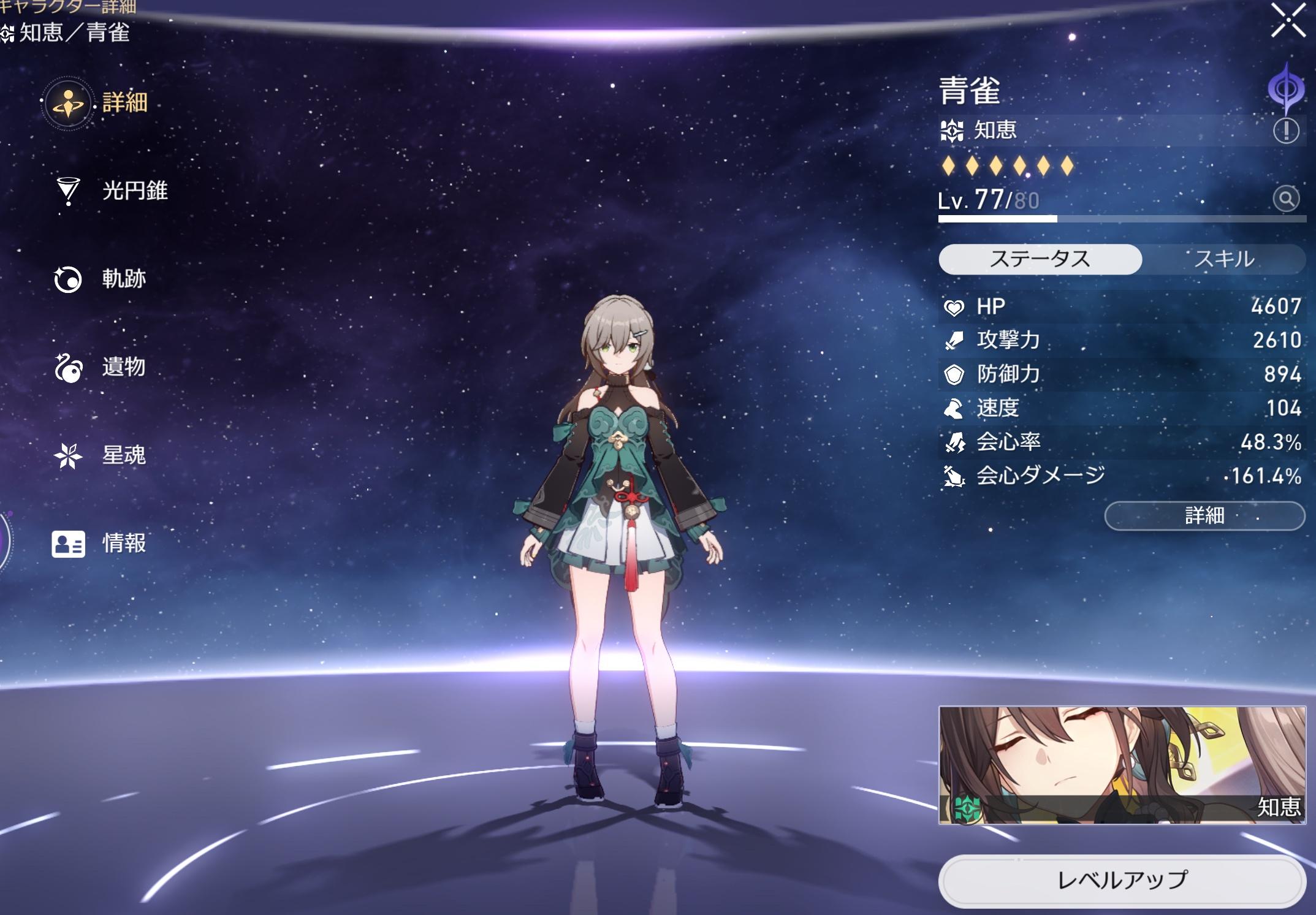The width and height of the screenshot is (1316, 915).
Task: Click the 詳細 button under the stats
Action: [x=1204, y=515]
